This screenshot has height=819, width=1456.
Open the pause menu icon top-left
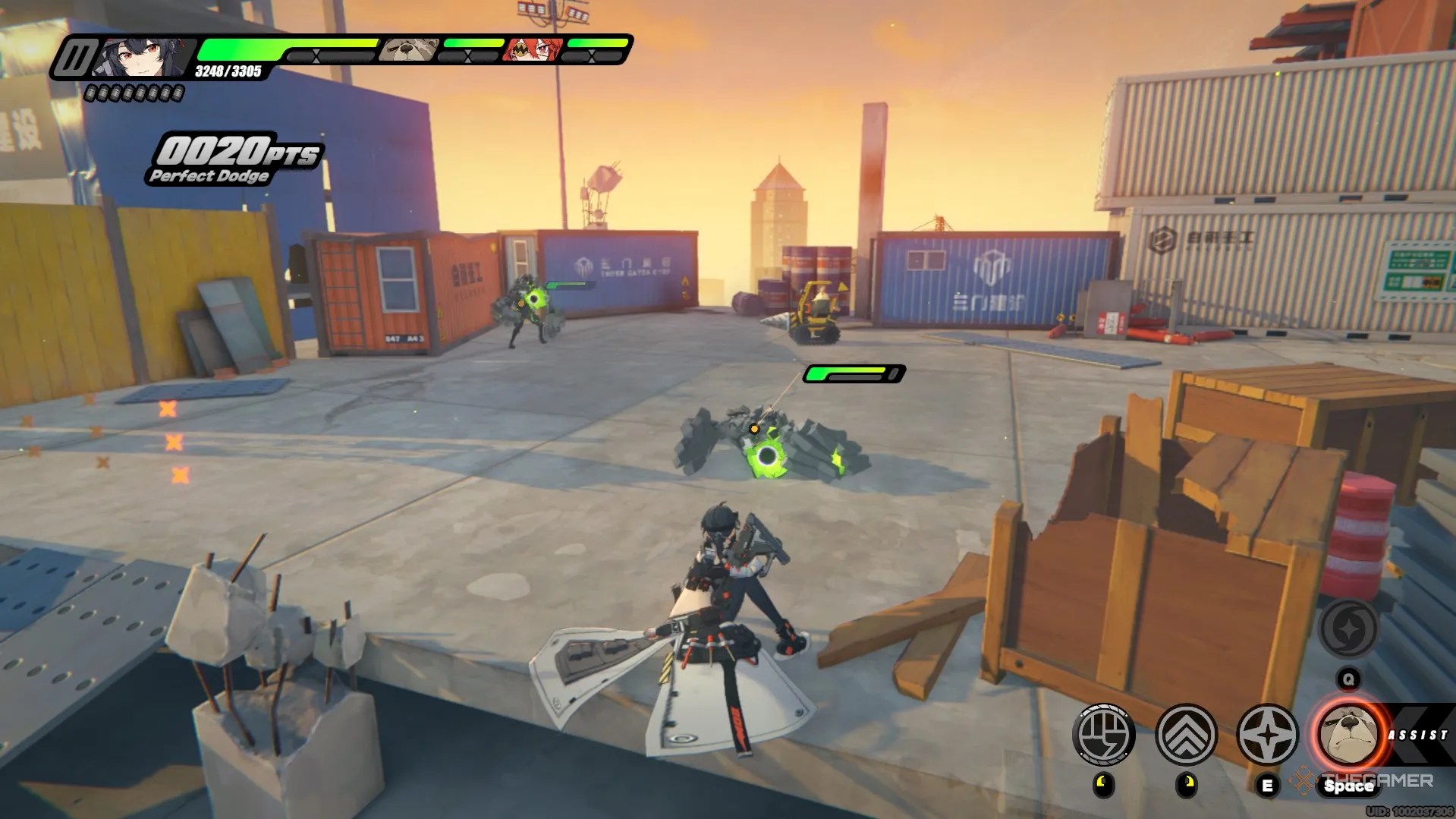point(76,55)
